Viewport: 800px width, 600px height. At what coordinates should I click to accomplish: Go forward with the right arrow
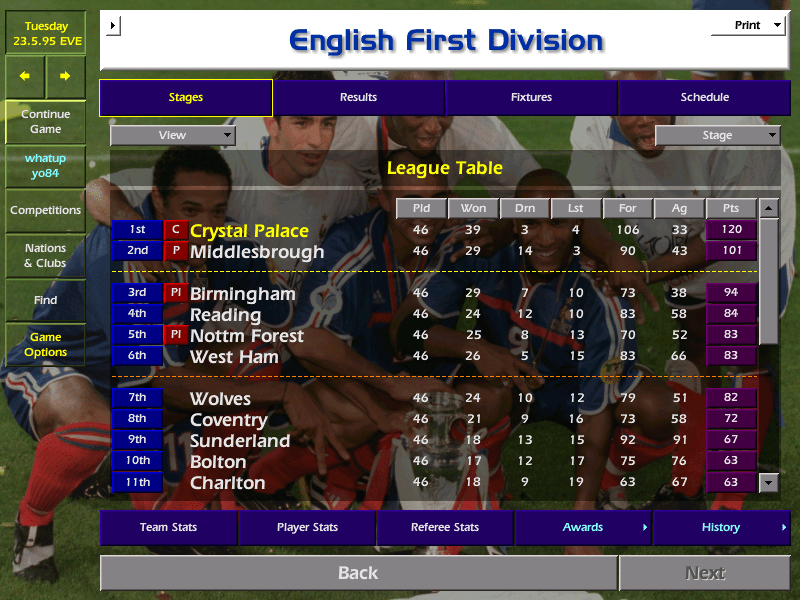click(x=65, y=76)
